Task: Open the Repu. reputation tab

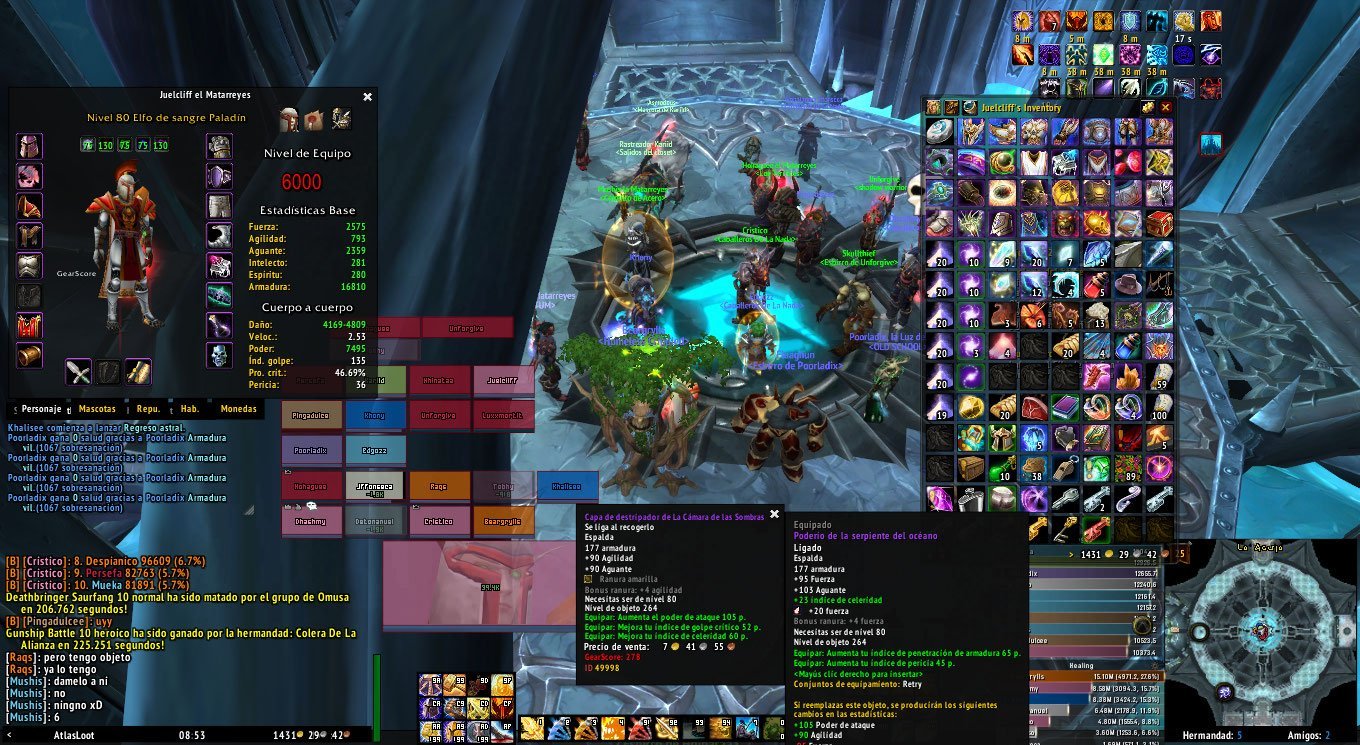Action: [x=148, y=409]
